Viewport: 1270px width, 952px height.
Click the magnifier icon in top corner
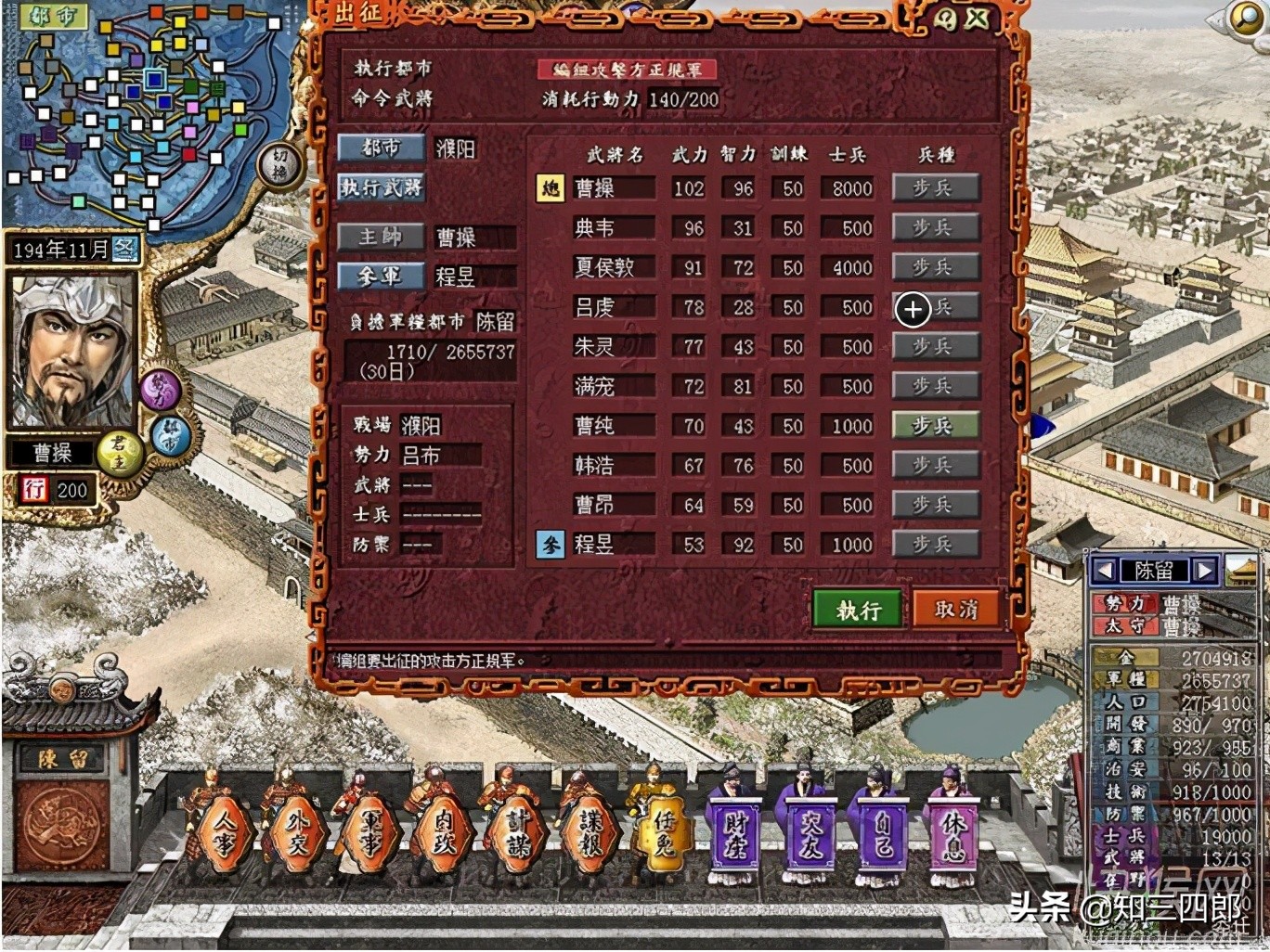[1247, 18]
